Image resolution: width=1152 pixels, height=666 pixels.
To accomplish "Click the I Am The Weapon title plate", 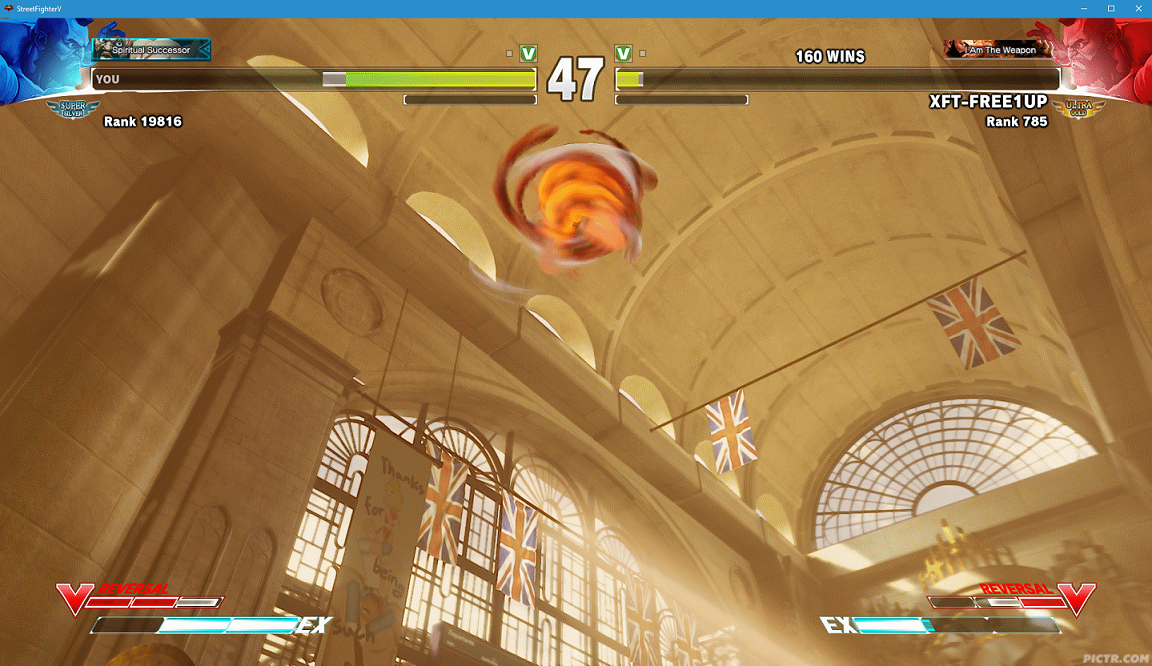I will pos(999,49).
